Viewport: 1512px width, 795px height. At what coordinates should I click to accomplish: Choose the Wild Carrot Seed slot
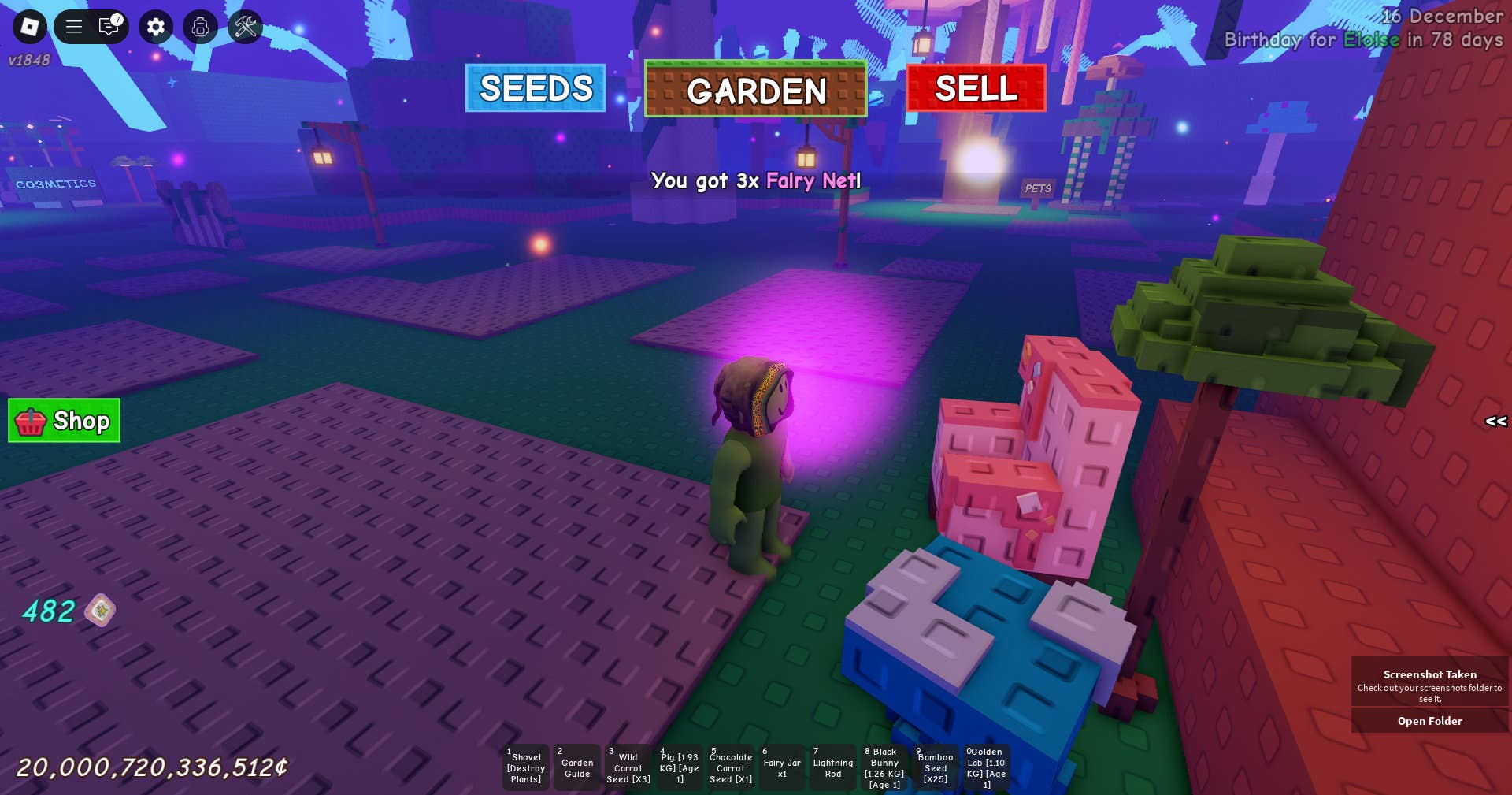pos(628,767)
